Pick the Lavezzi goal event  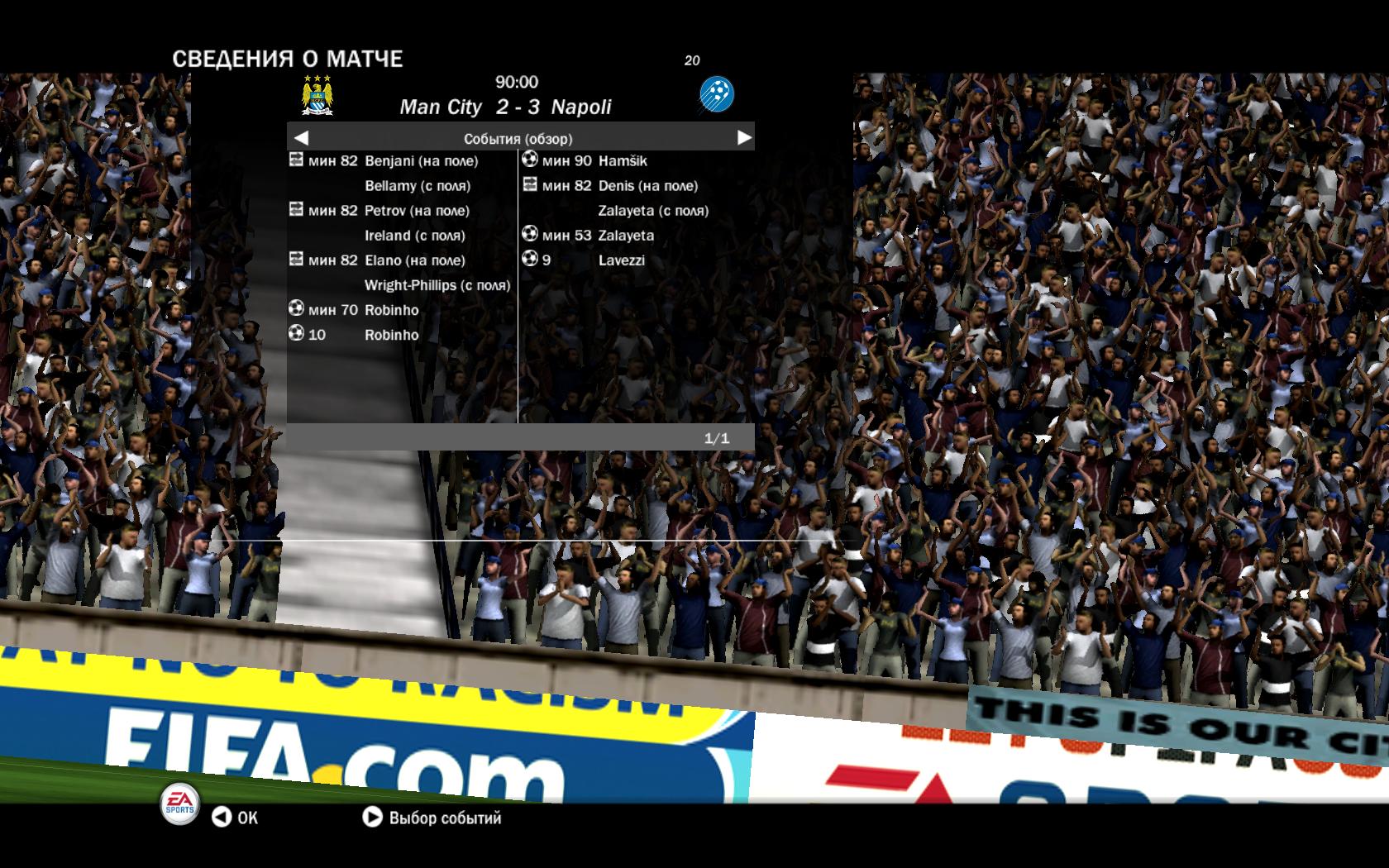(x=621, y=260)
